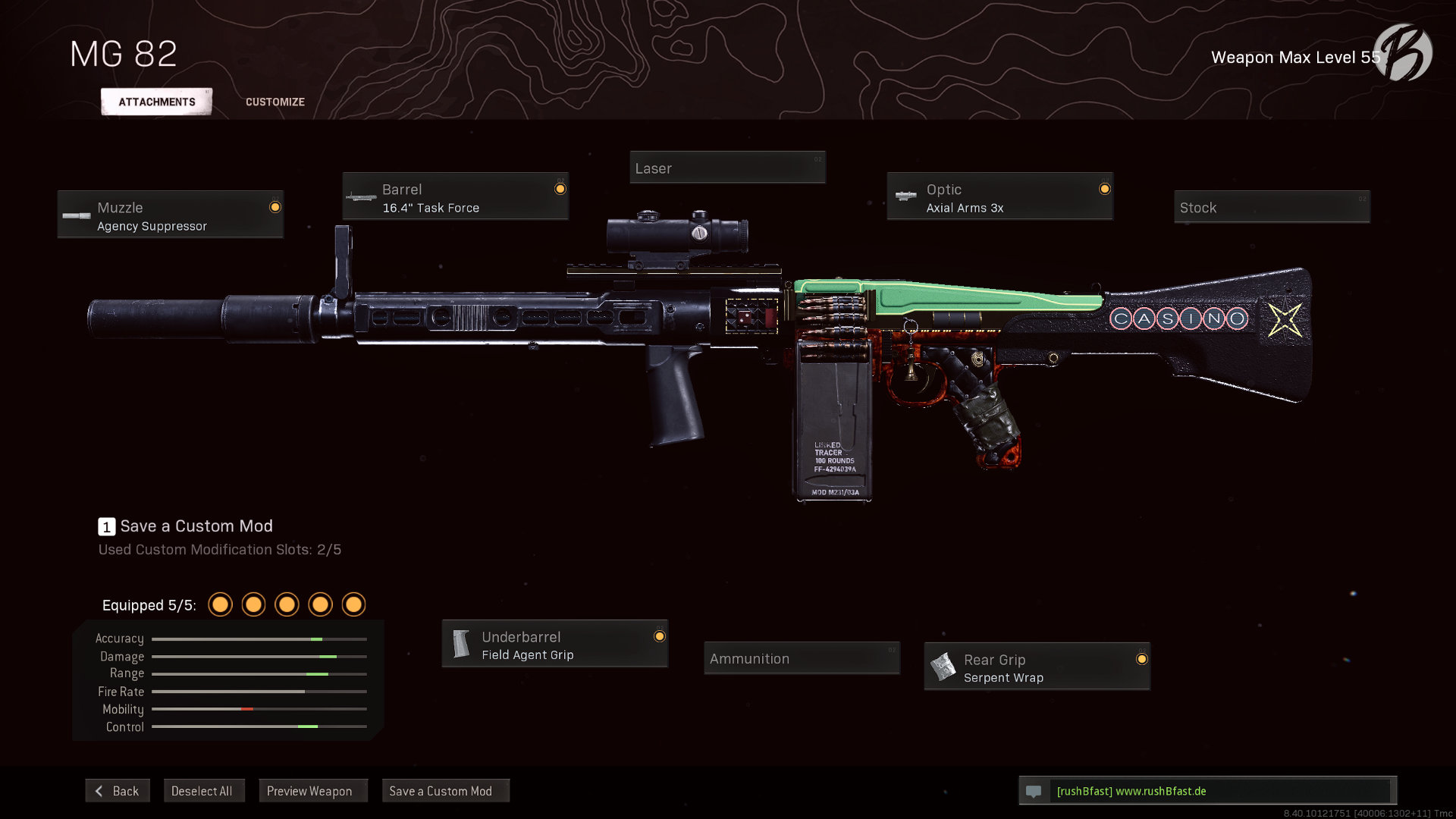
Task: Click the Underbarrel grip icon
Action: click(462, 645)
